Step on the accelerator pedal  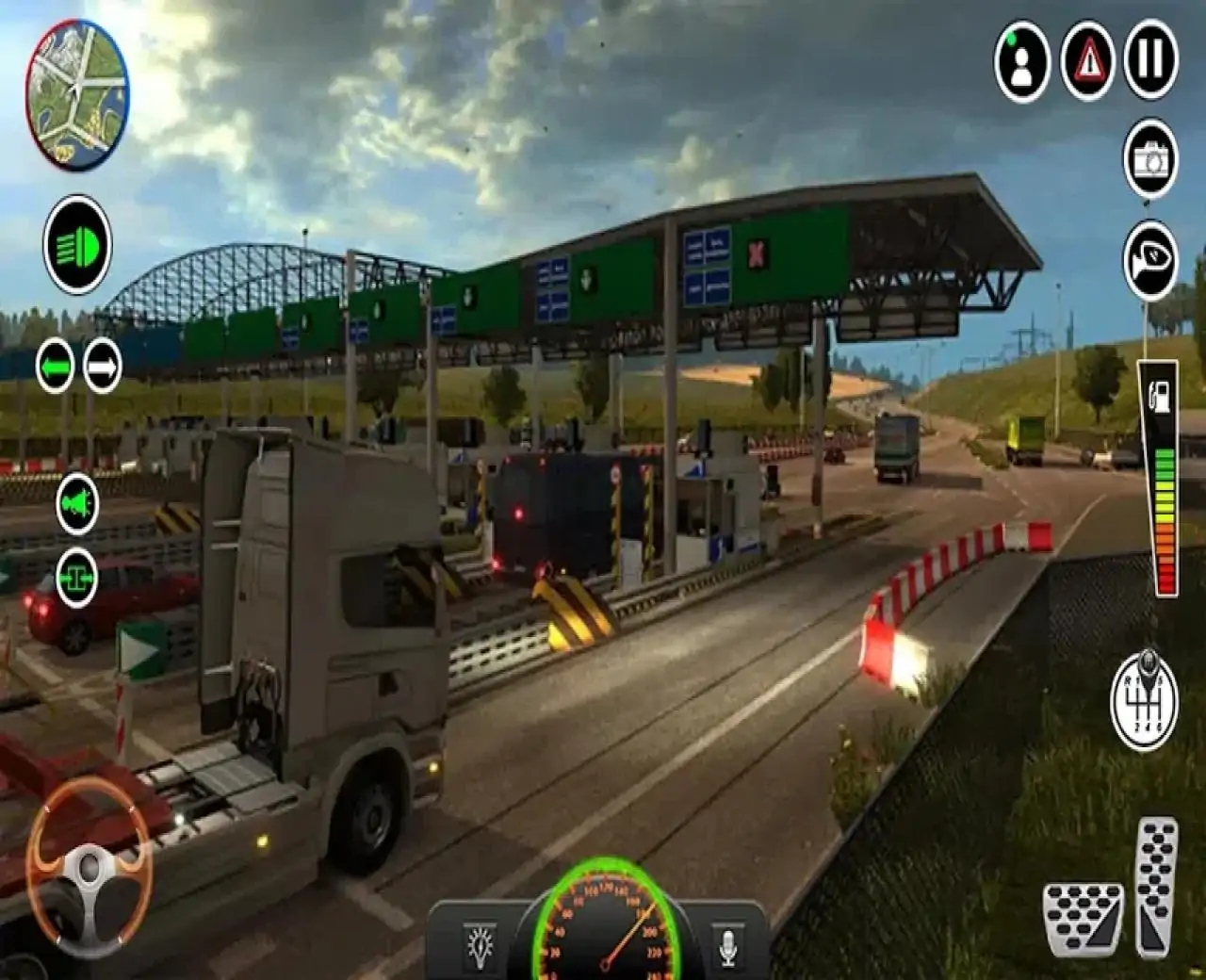[x=1156, y=886]
